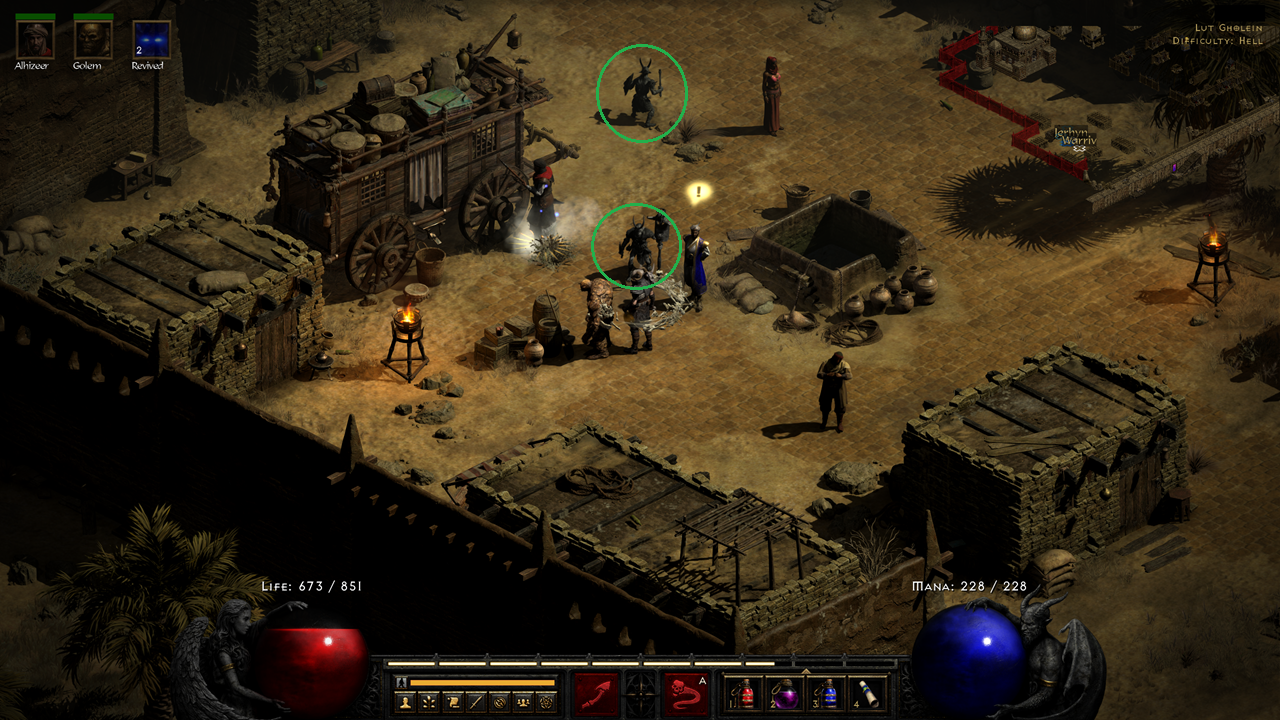Select the Golem minion portrait
The width and height of the screenshot is (1280, 720).
coord(93,39)
